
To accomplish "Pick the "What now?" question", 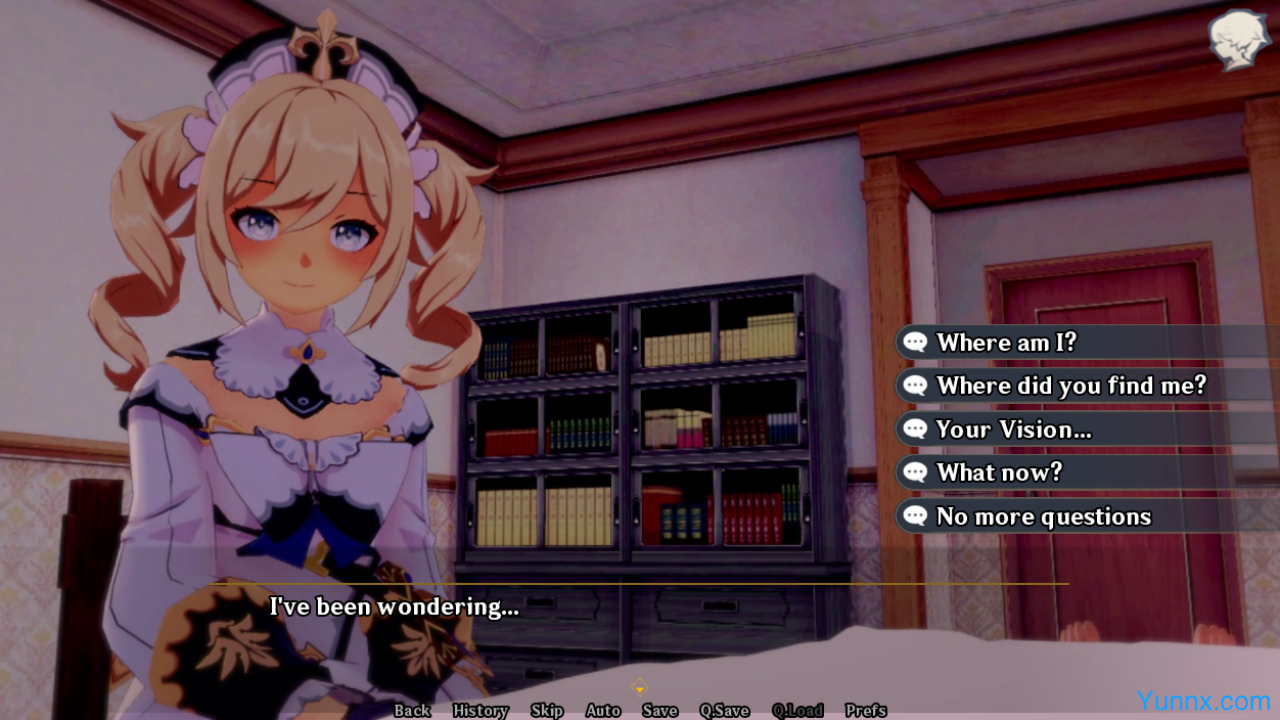I will (999, 473).
